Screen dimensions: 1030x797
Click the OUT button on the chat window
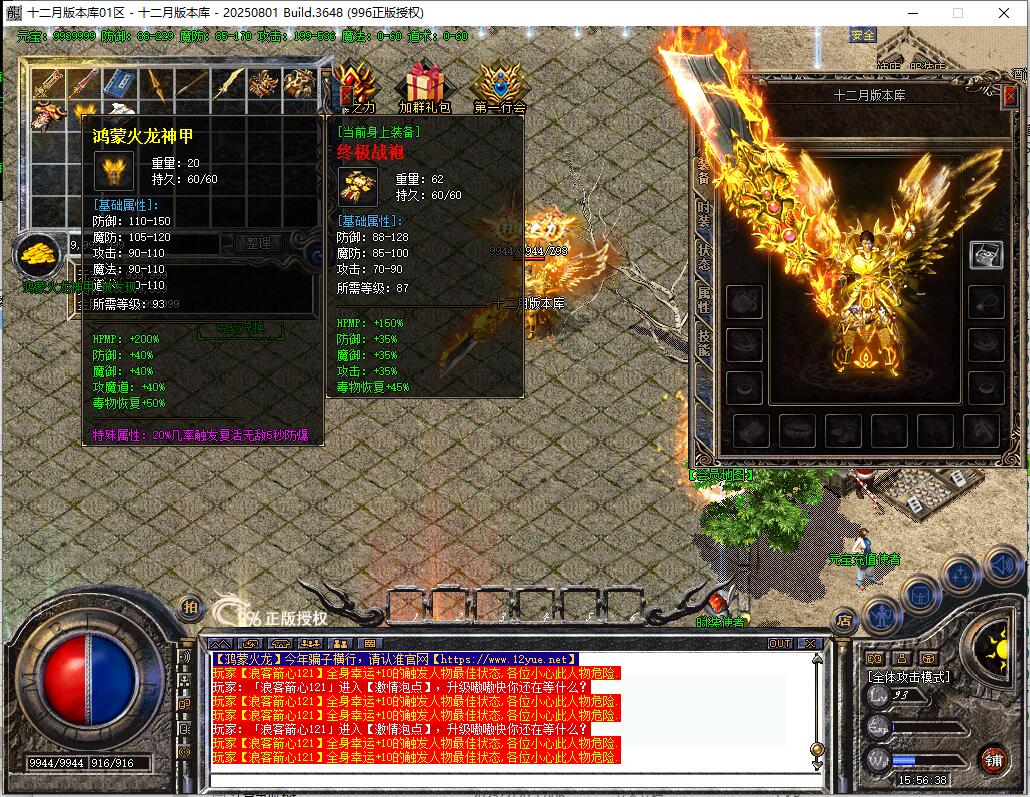779,643
